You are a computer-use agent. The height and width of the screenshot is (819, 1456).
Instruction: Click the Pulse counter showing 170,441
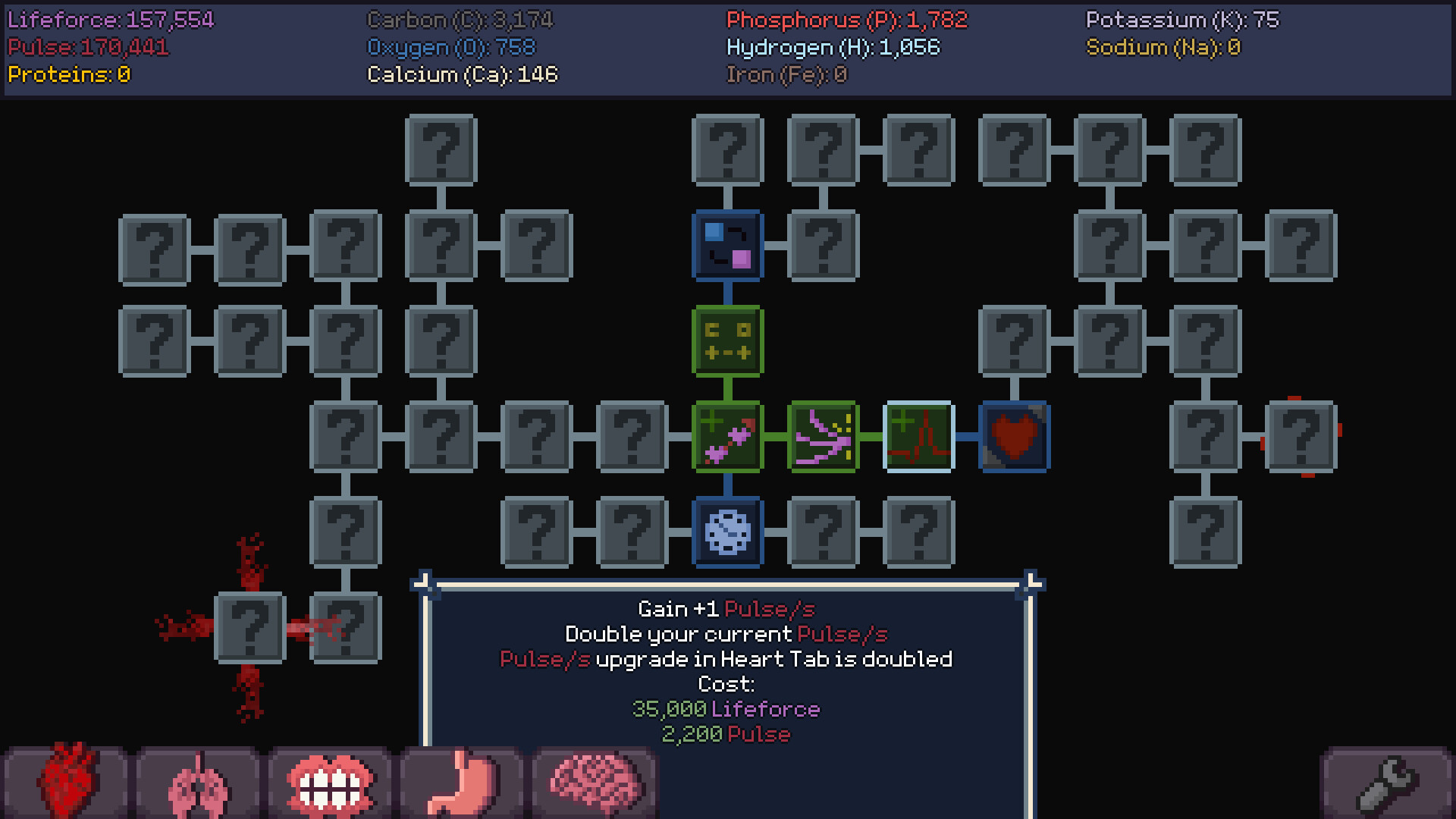(x=87, y=47)
